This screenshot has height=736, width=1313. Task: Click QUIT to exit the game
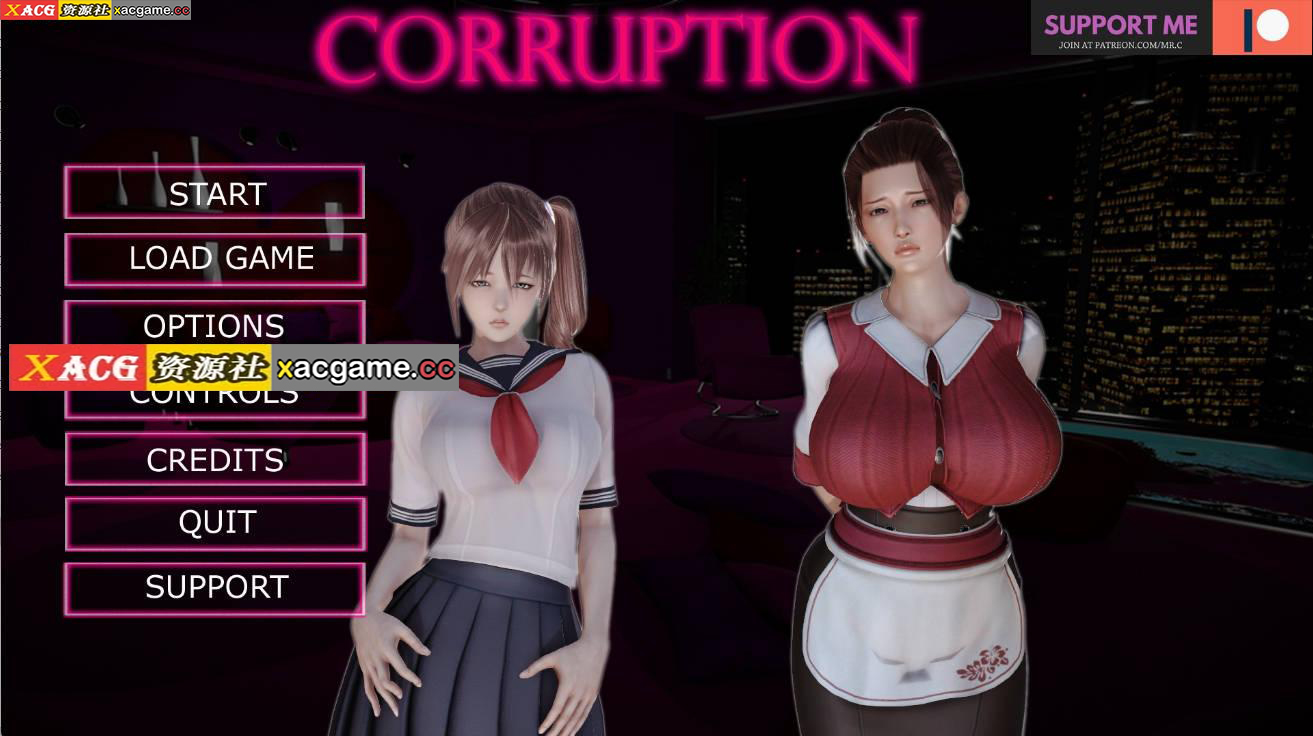[214, 522]
